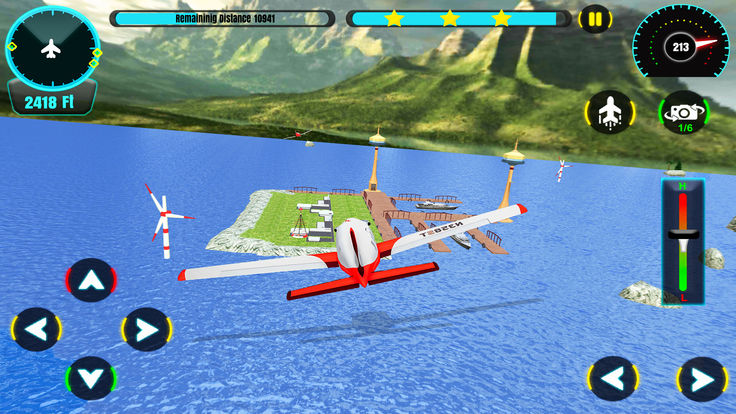The width and height of the screenshot is (736, 414).
Task: Tap the down arrow pitch control
Action: pyautogui.click(x=91, y=379)
